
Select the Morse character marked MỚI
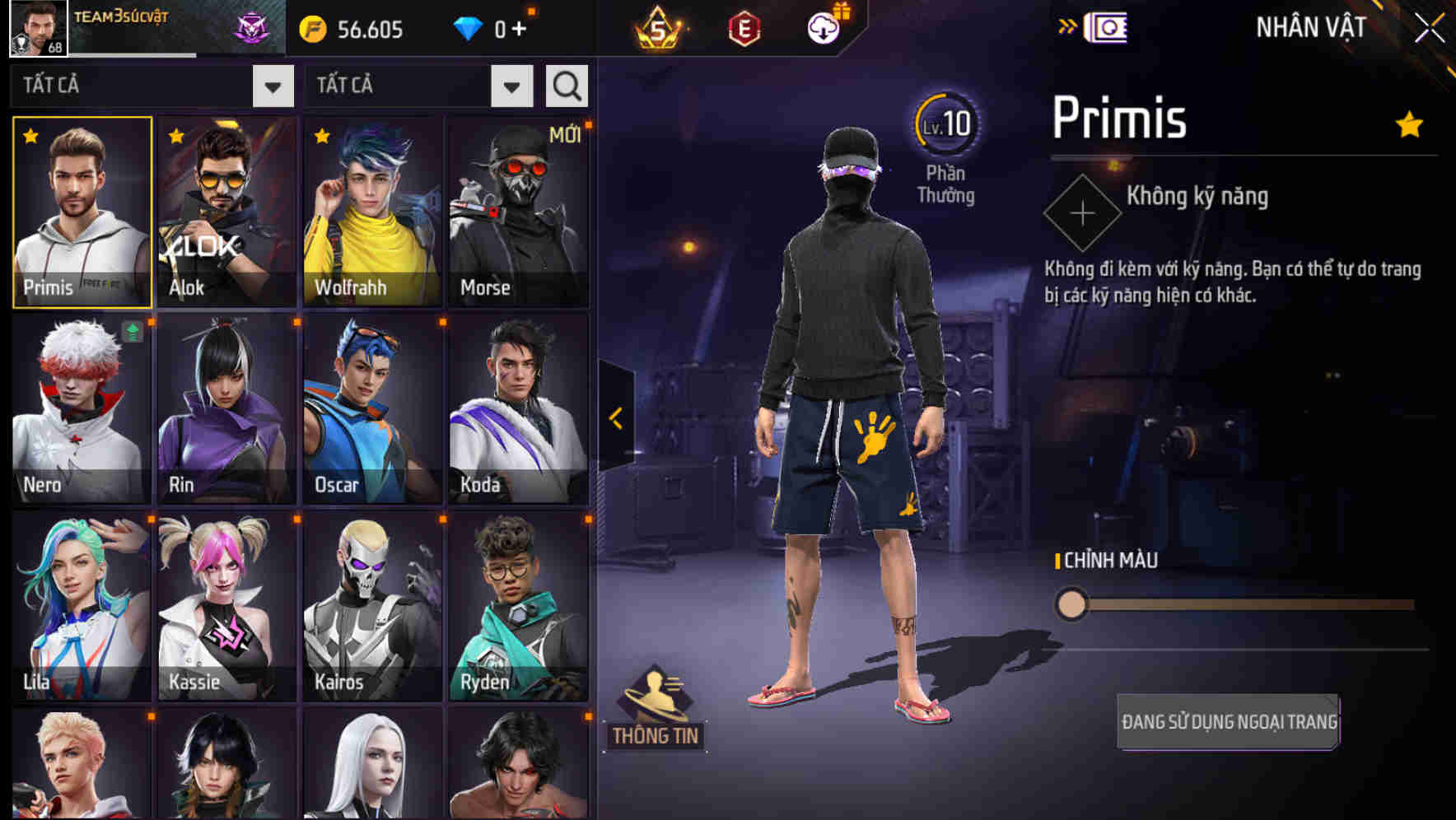[518, 212]
